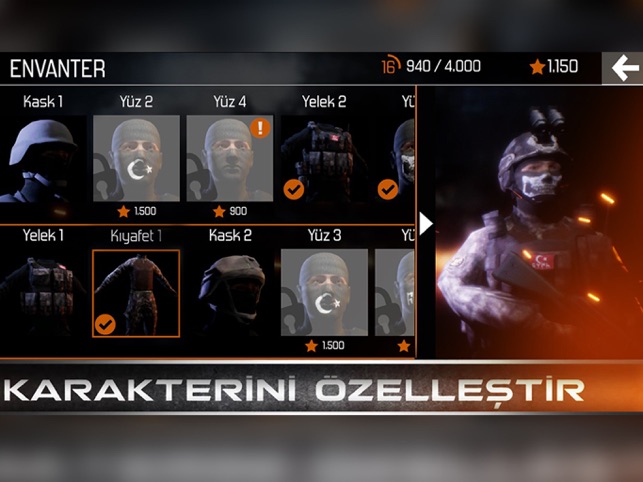The image size is (643, 482).
Task: Select the Yüz 4 face priced 900
Action: 229,159
